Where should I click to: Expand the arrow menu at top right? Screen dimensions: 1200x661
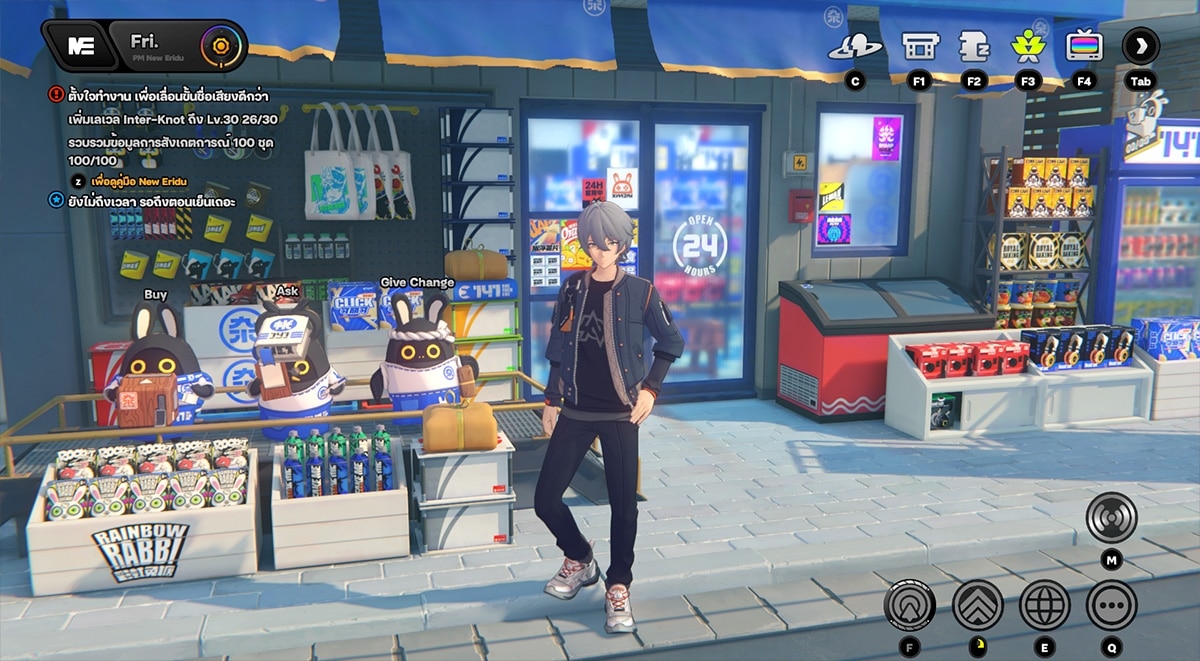1140,46
